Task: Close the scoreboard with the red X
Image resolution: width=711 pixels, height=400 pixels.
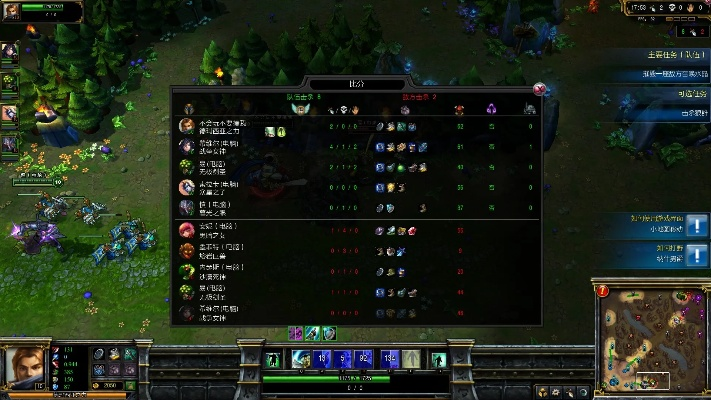Action: [540, 88]
